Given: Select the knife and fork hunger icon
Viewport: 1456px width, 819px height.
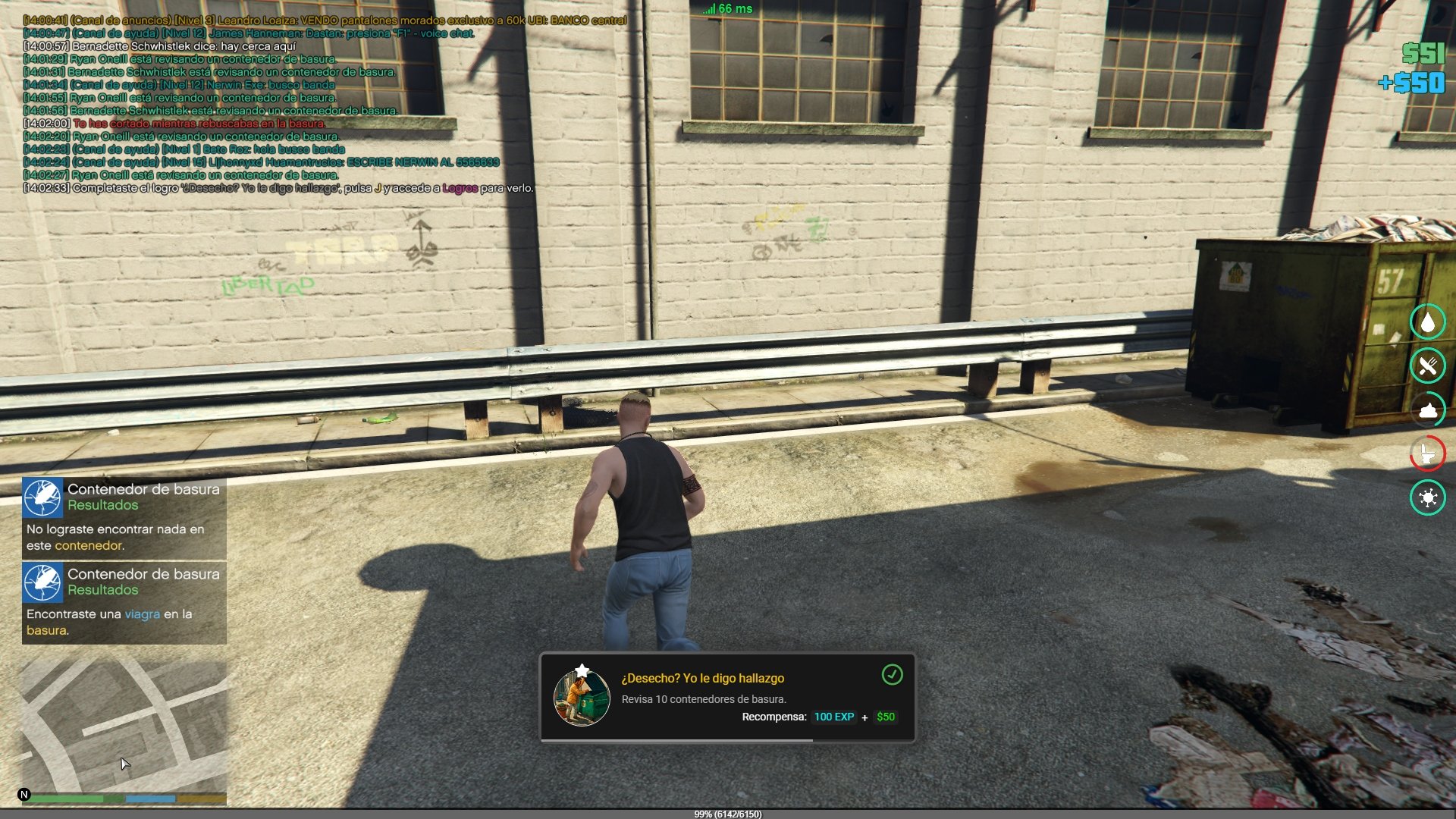Looking at the screenshot, I should [1427, 366].
